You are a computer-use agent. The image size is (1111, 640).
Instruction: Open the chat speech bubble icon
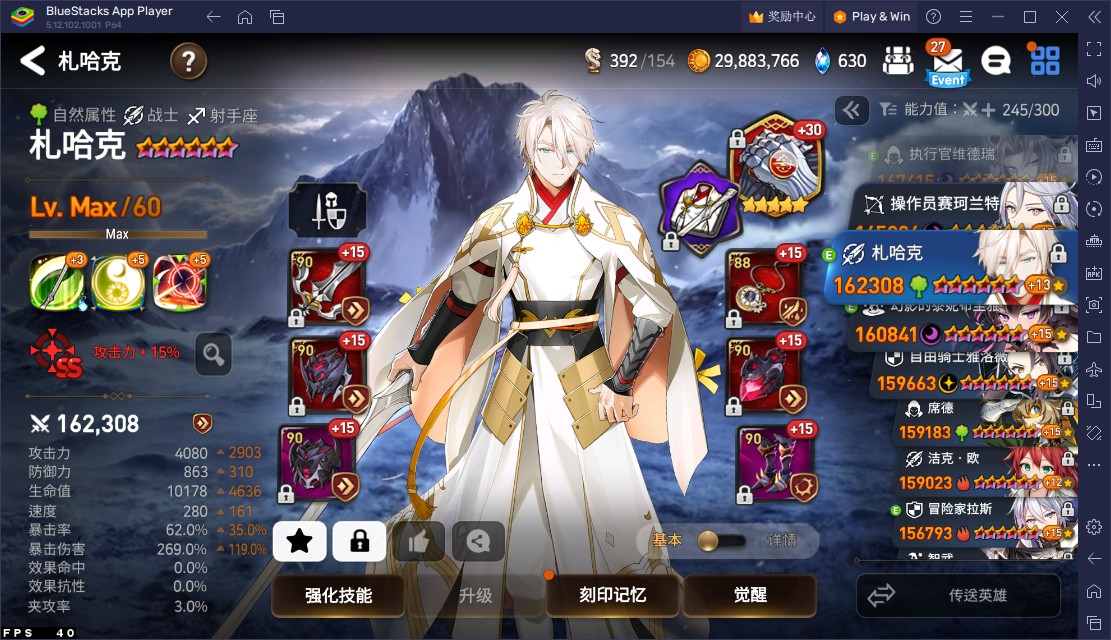995,61
